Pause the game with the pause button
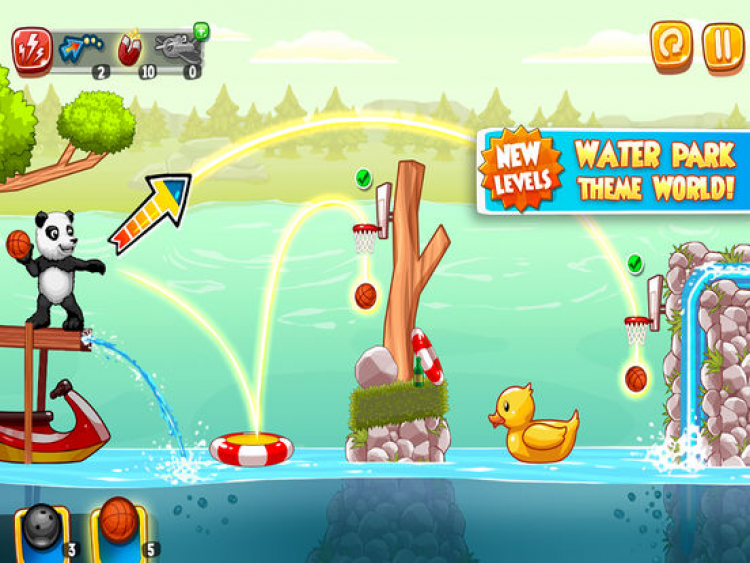The height and width of the screenshot is (563, 750). (722, 46)
